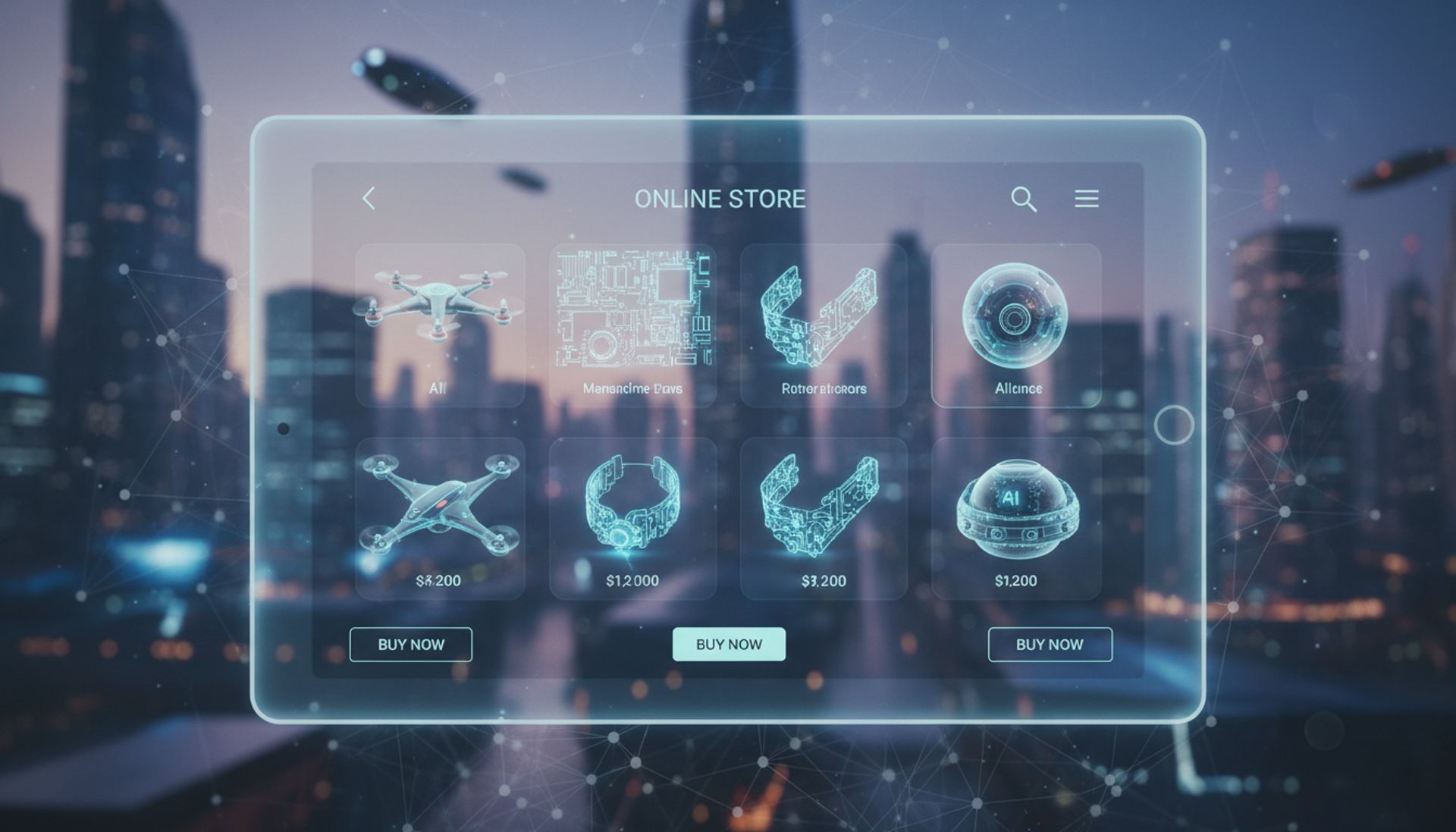This screenshot has height=832, width=1456.
Task: Select the All category with white drone
Action: point(440,325)
